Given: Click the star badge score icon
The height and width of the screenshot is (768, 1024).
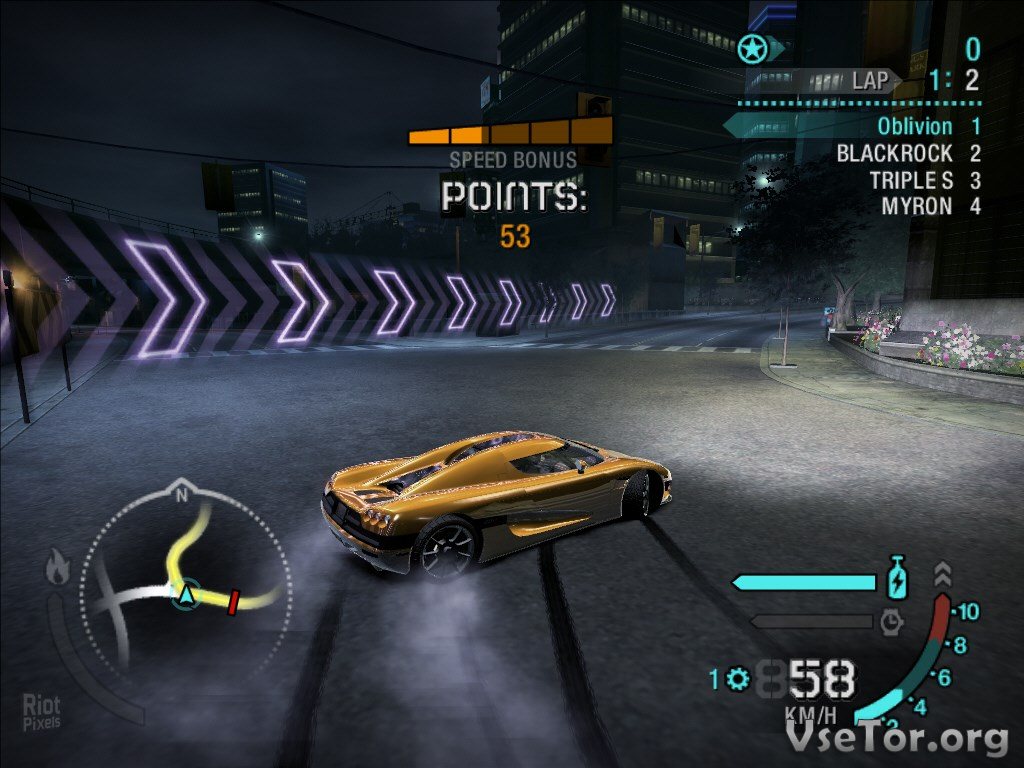Looking at the screenshot, I should click(x=752, y=48).
